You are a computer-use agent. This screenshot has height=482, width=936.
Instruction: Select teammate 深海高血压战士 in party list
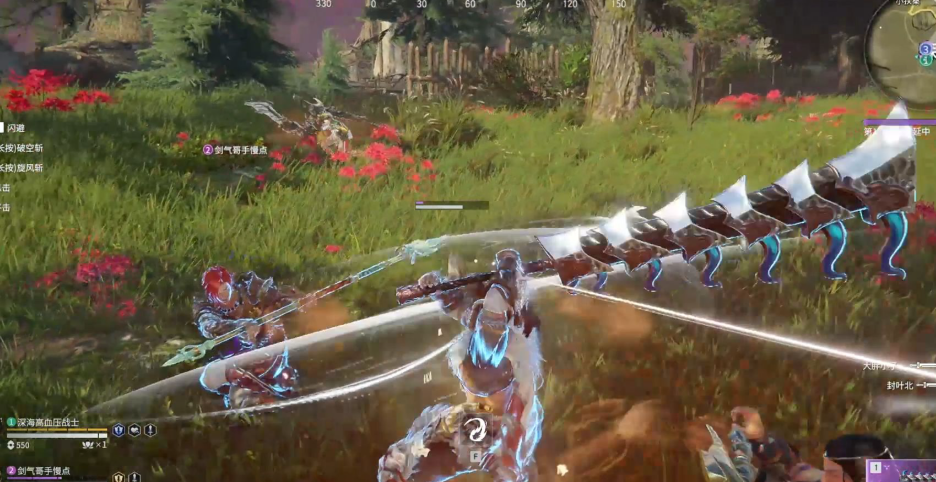point(47,423)
